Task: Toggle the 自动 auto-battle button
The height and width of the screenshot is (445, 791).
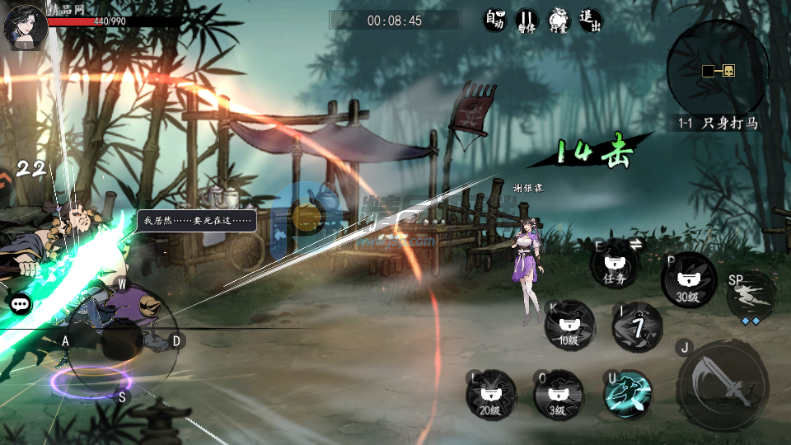Action: 494,21
